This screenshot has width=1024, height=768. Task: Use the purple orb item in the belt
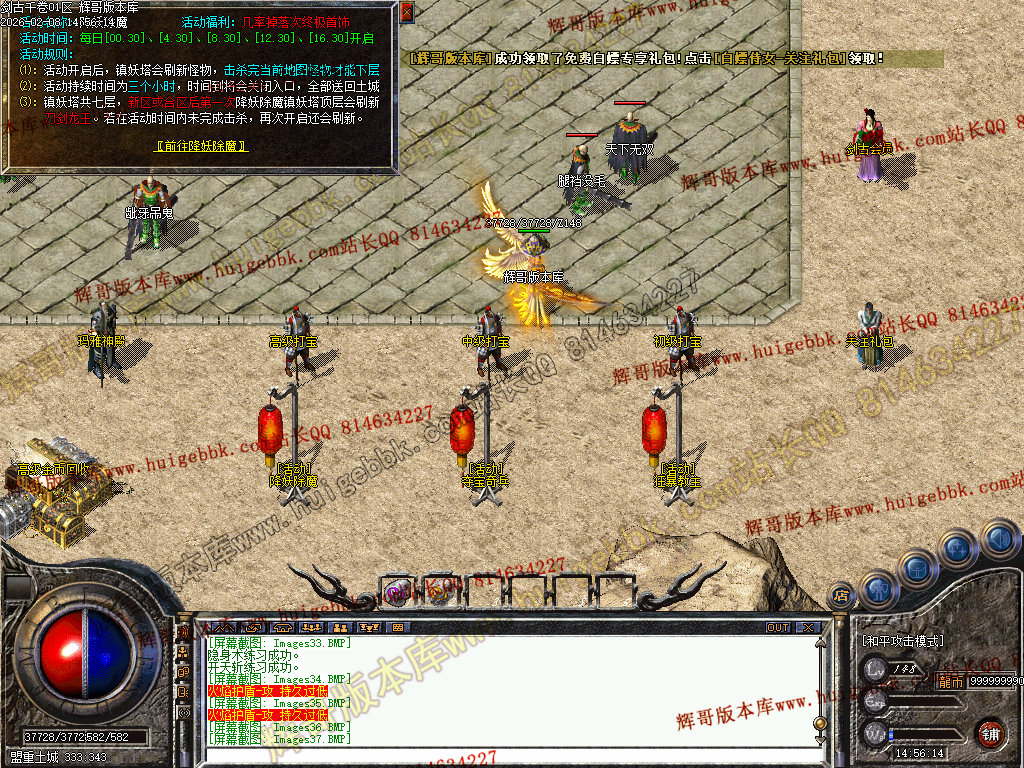coord(397,592)
